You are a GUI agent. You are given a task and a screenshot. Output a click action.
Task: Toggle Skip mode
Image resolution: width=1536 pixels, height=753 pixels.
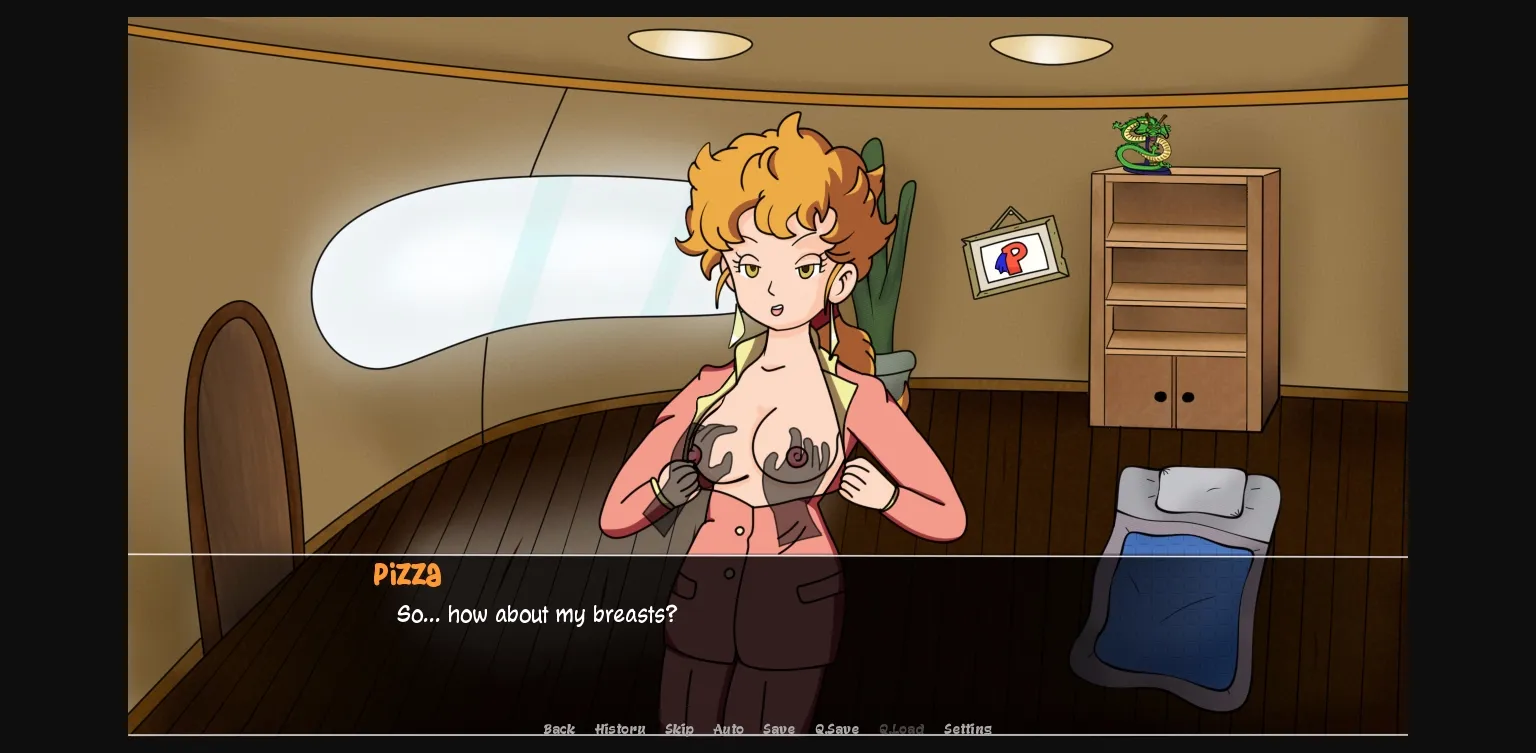[679, 729]
